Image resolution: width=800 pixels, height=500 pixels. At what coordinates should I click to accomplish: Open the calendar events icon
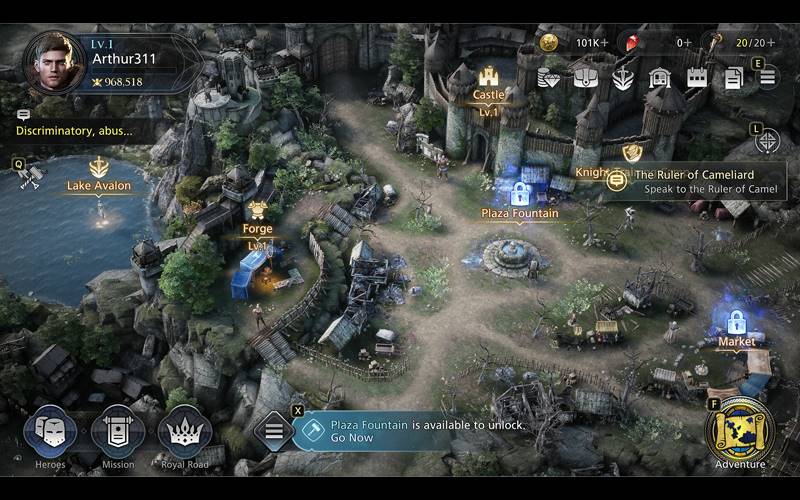(697, 78)
